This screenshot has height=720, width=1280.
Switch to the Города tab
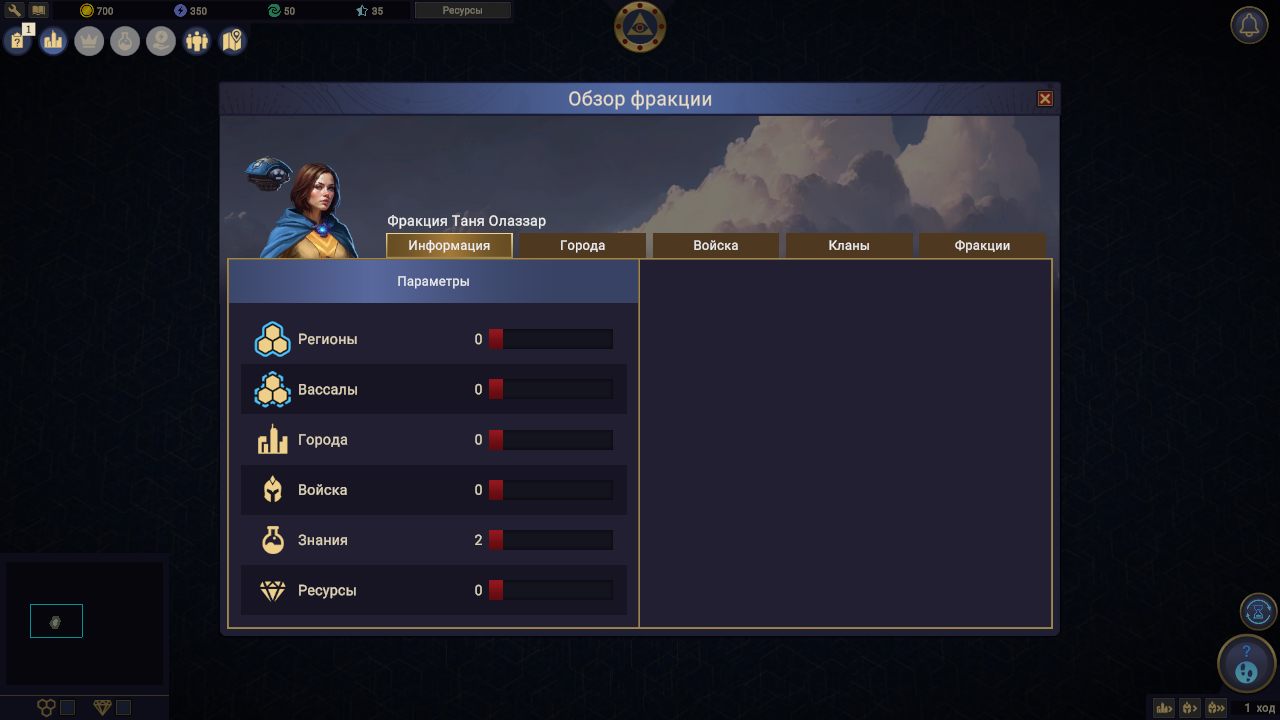click(x=582, y=245)
